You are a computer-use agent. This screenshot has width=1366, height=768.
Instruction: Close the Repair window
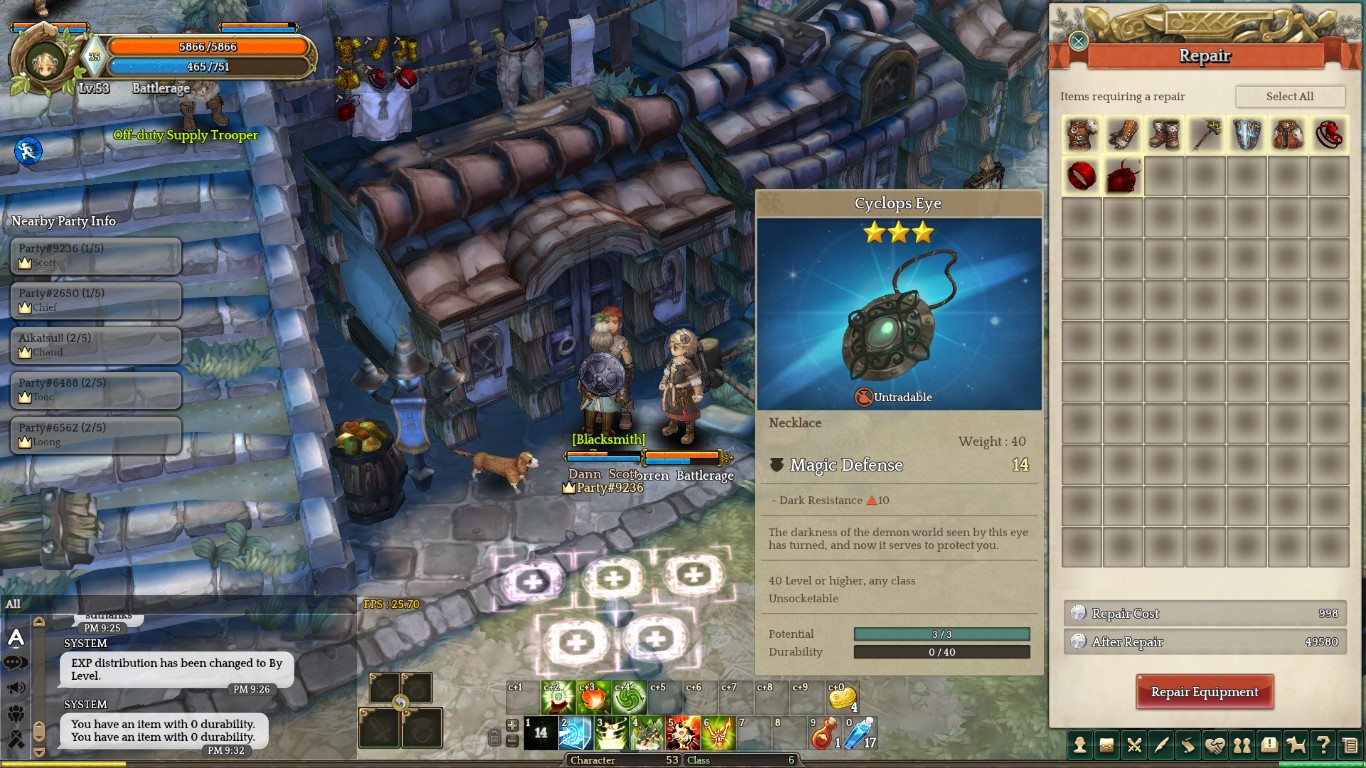click(x=1078, y=41)
